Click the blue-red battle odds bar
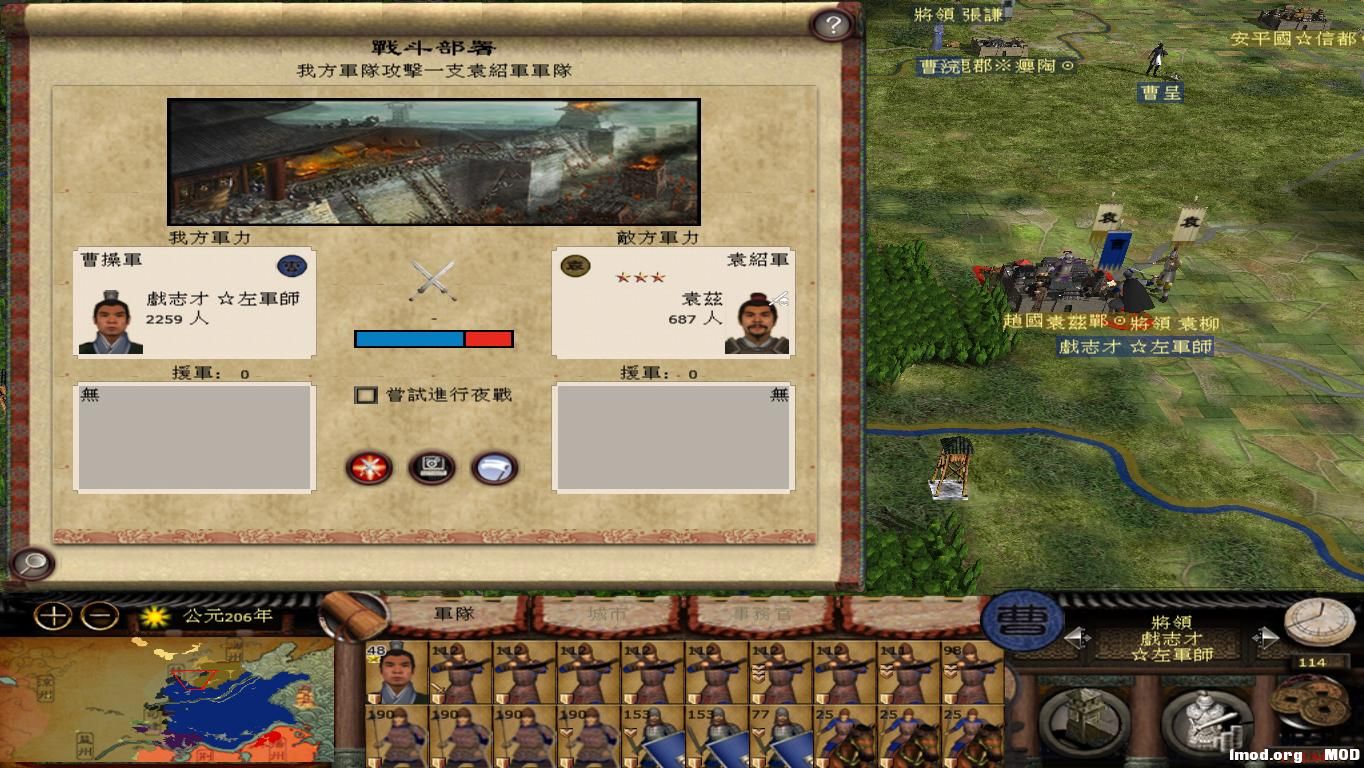This screenshot has height=768, width=1364. click(x=432, y=338)
